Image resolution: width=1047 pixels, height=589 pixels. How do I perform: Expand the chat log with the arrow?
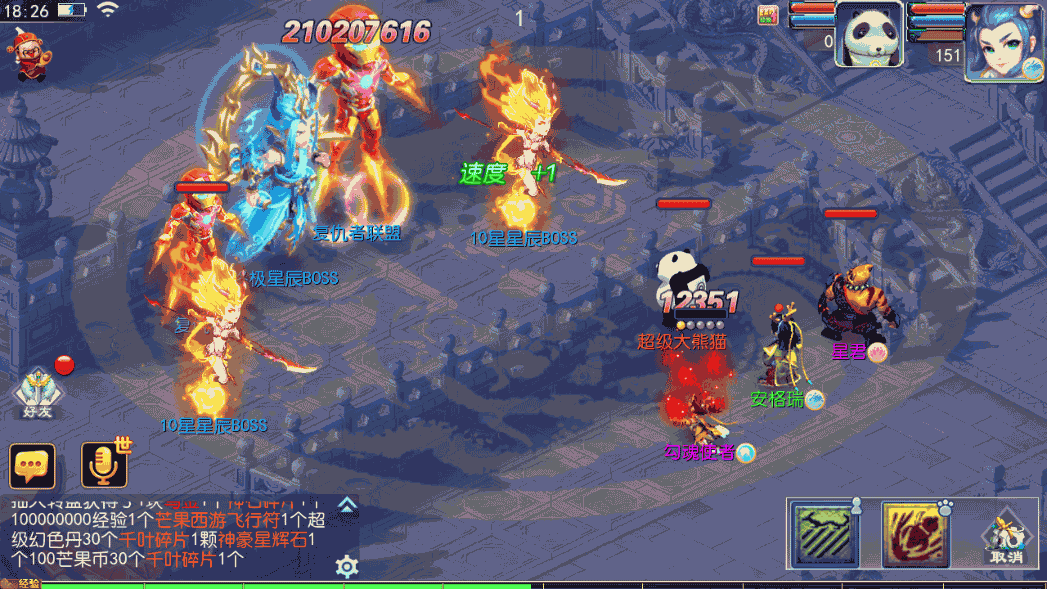pyautogui.click(x=347, y=505)
